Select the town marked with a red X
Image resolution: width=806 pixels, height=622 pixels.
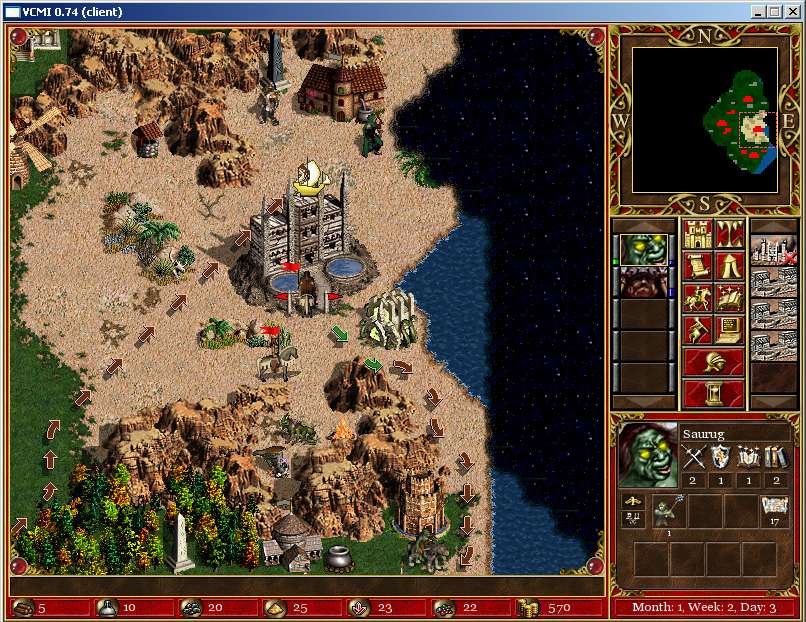click(773, 251)
